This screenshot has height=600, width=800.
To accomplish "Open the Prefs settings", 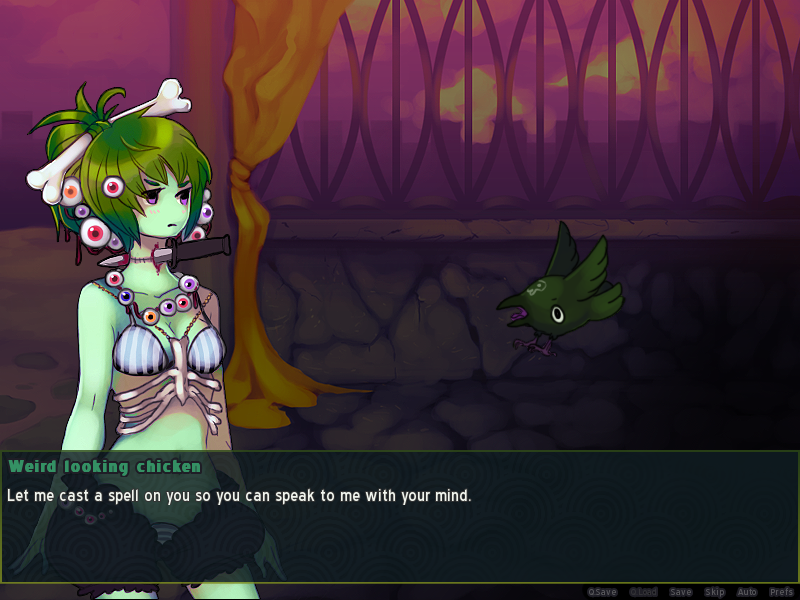I will [x=781, y=592].
